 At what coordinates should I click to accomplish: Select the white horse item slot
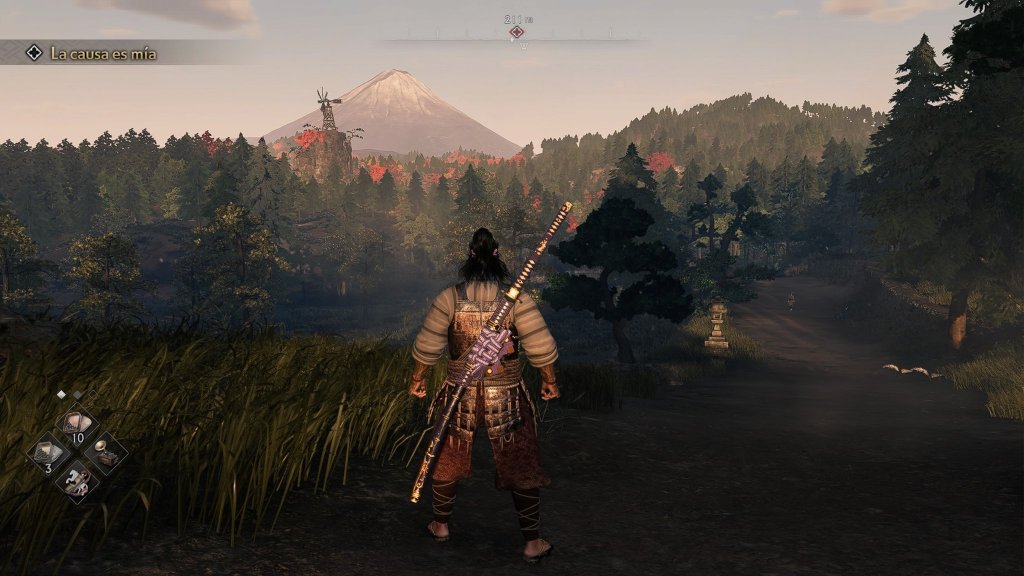tap(77, 483)
